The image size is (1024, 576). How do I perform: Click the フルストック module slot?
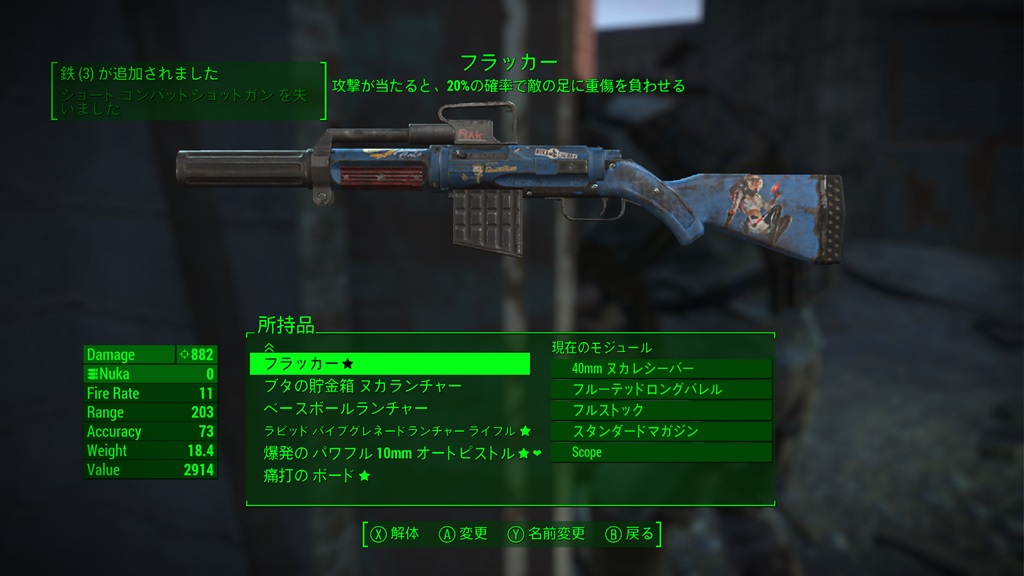pyautogui.click(x=661, y=410)
